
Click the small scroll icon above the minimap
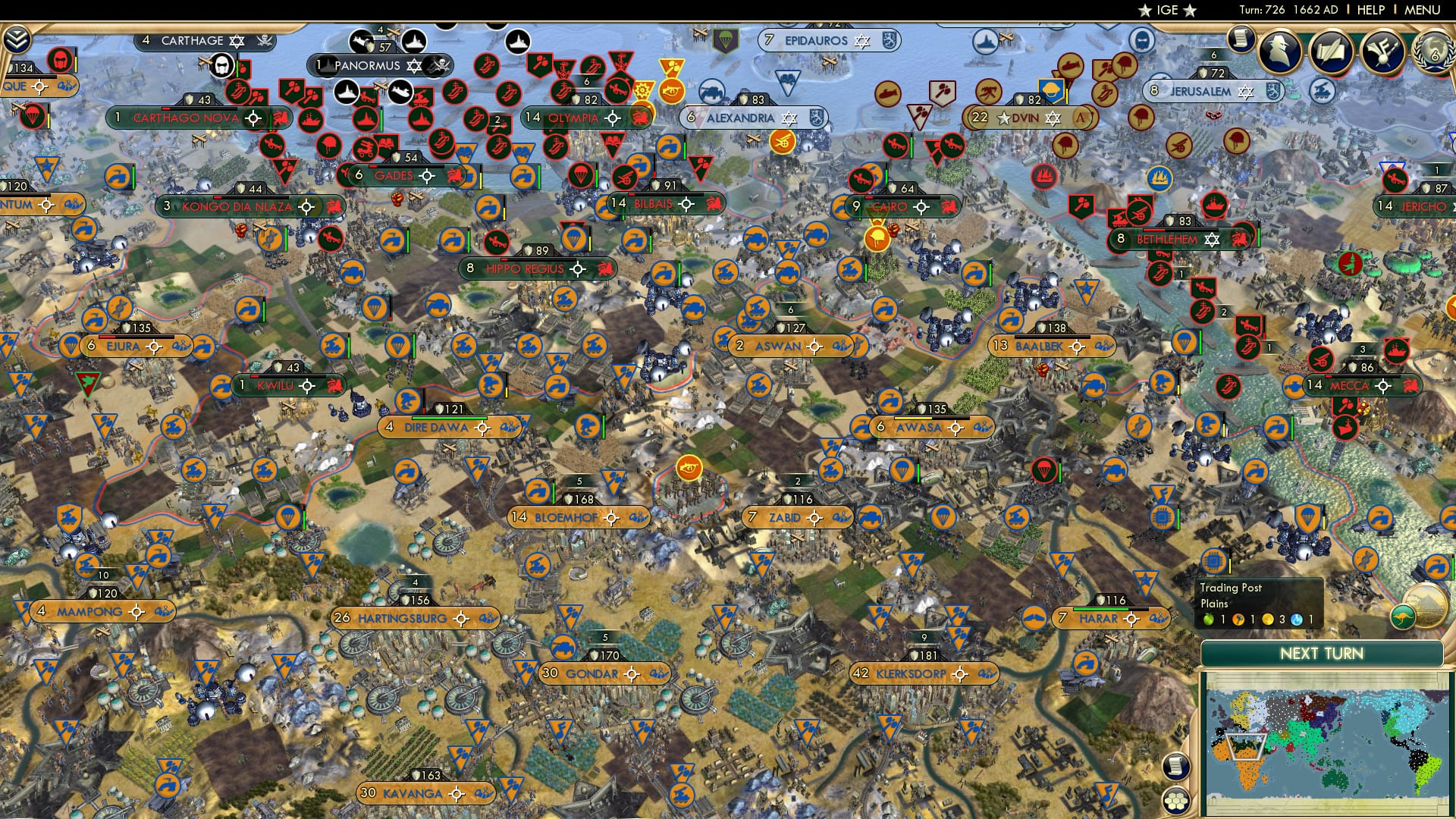1175,765
